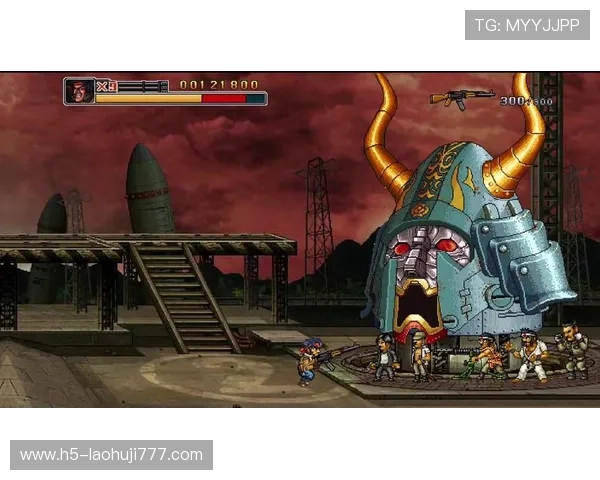The height and width of the screenshot is (480, 600).
Task: Open the www.h5-laohuji777.com link
Action: tap(111, 455)
